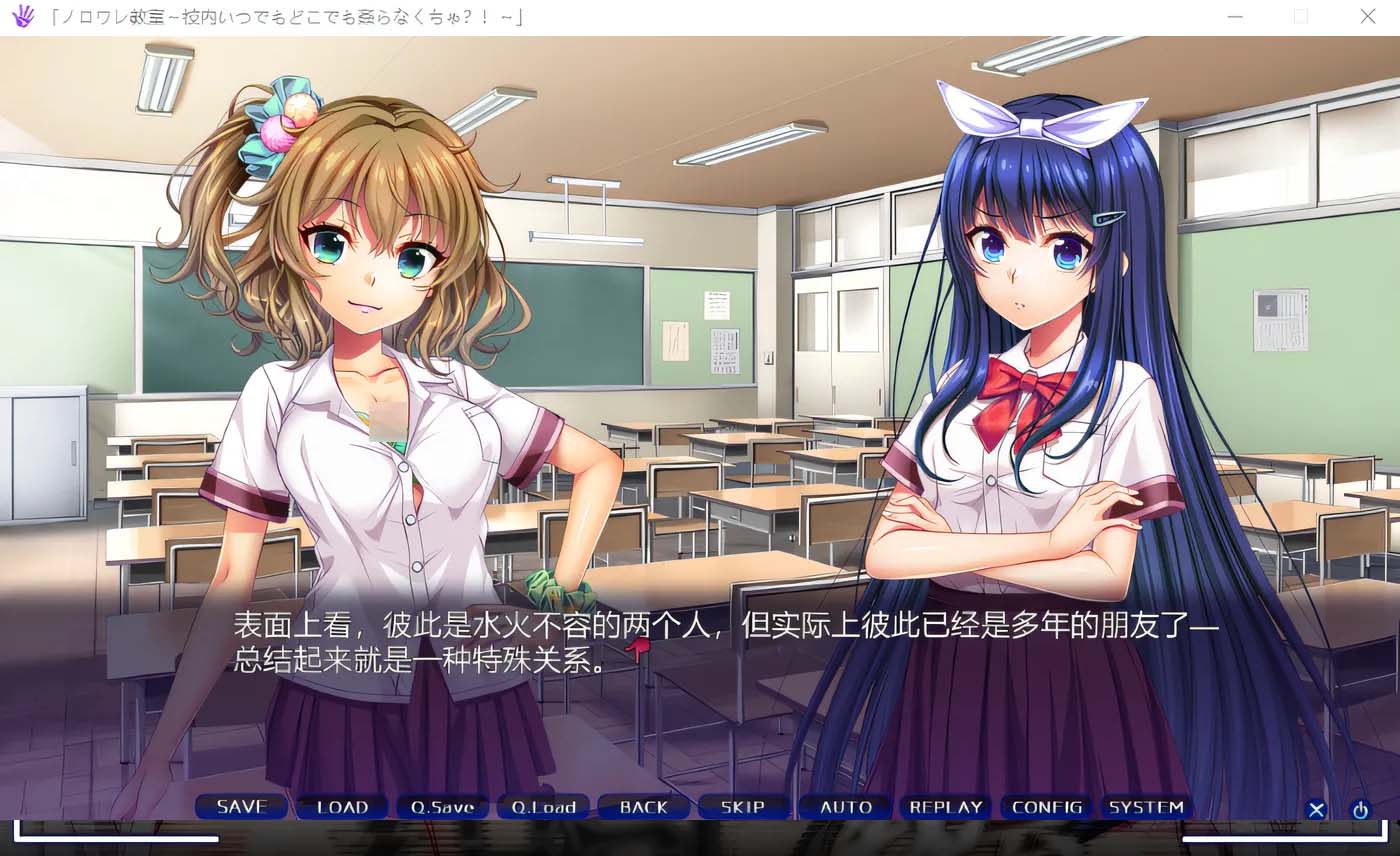Viewport: 1400px width, 856px height.
Task: Open the LOAD menu
Action: (342, 807)
